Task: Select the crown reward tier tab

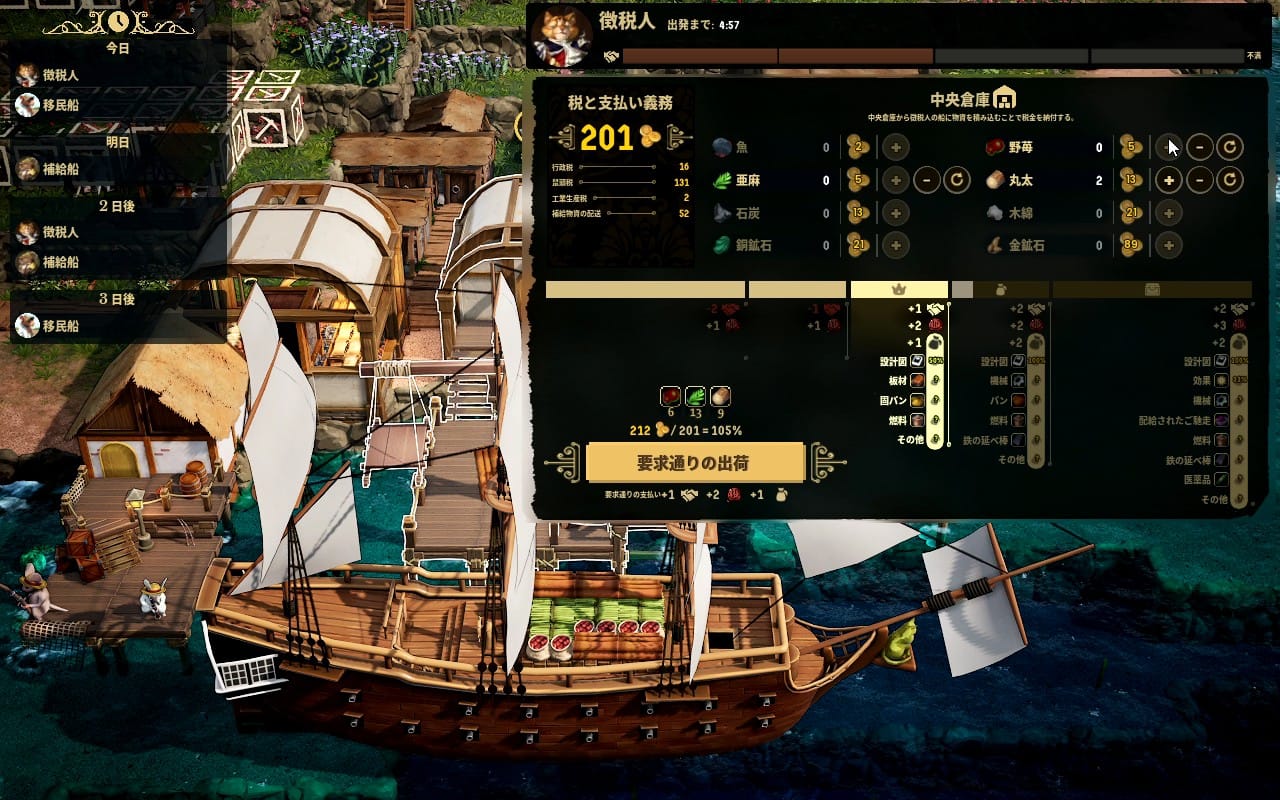Action: coord(898,289)
